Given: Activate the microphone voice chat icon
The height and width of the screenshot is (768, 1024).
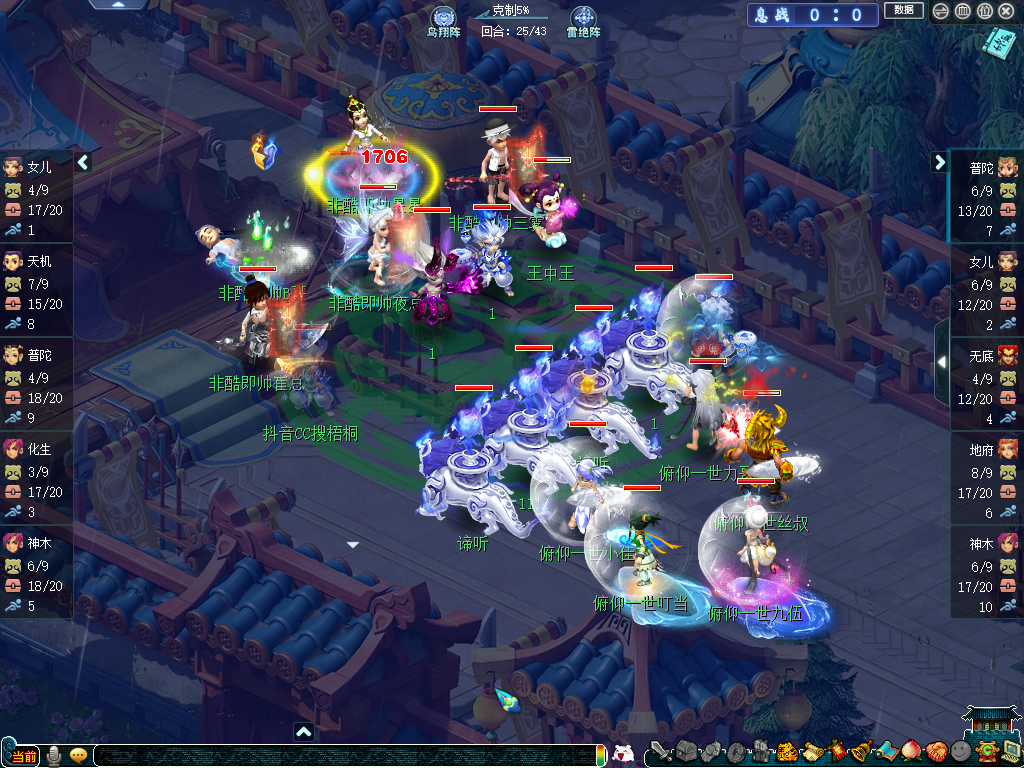Looking at the screenshot, I should tap(54, 755).
